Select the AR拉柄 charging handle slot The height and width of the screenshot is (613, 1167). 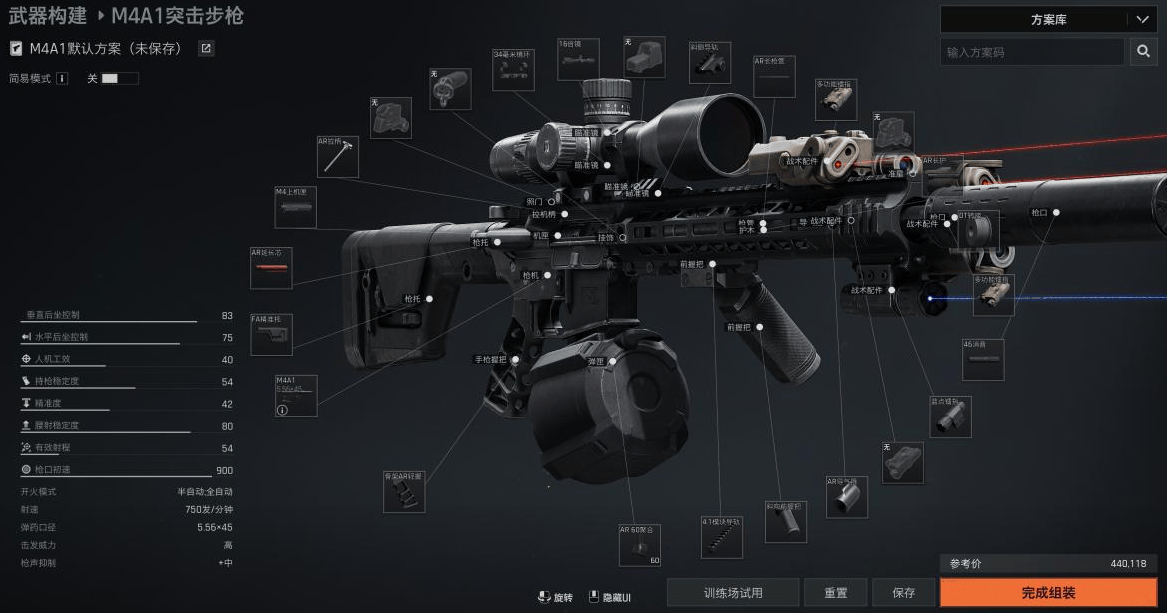tap(338, 157)
